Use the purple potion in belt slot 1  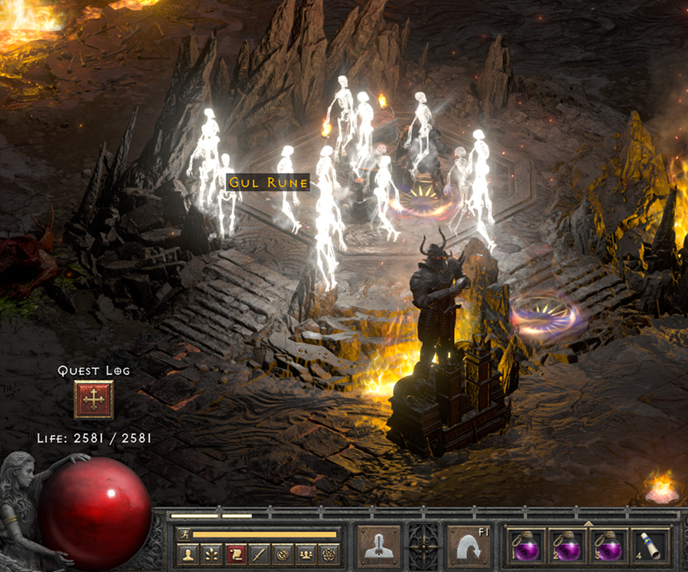(x=526, y=546)
